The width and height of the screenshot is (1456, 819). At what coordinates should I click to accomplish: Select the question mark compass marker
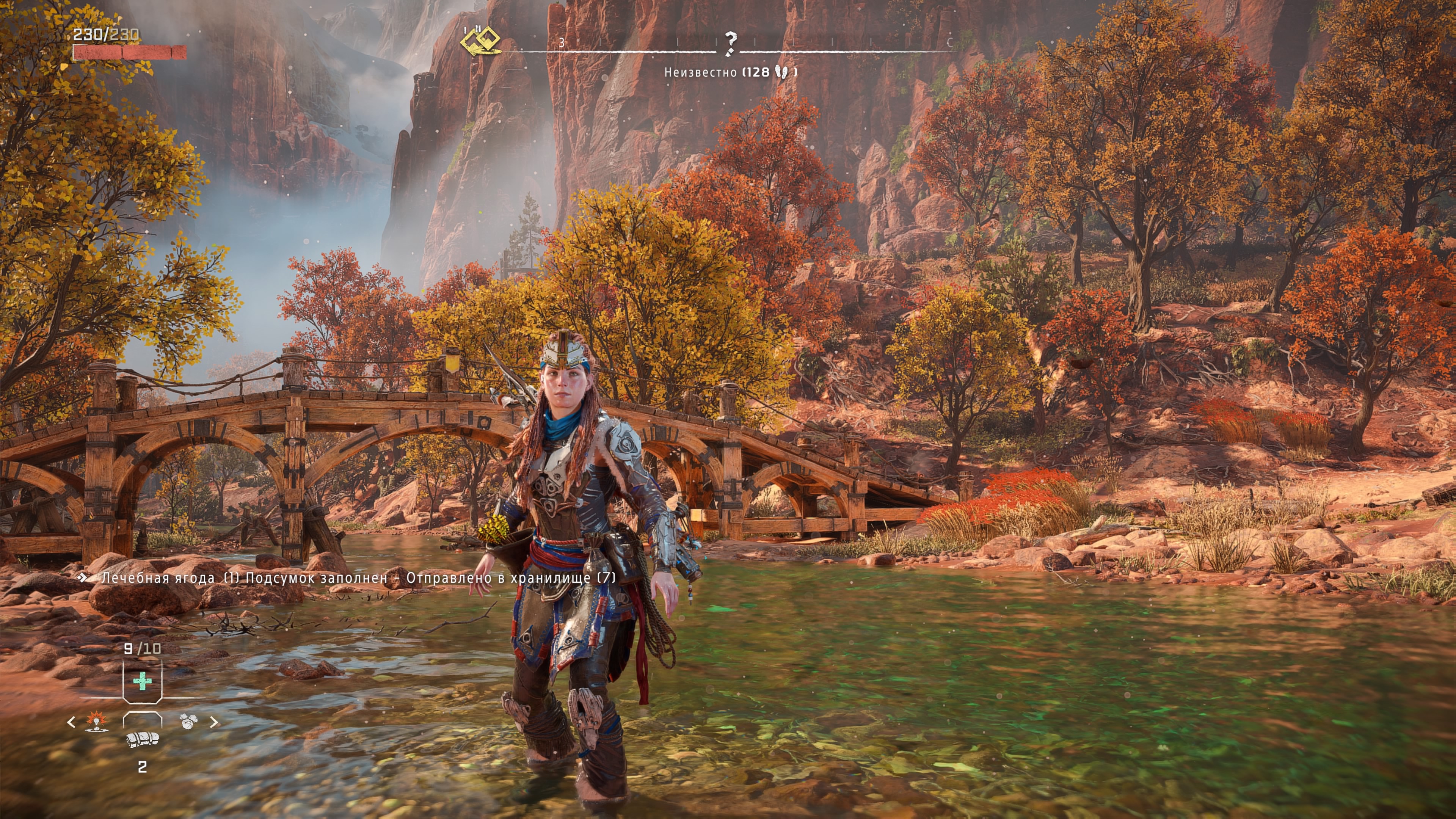click(x=730, y=43)
